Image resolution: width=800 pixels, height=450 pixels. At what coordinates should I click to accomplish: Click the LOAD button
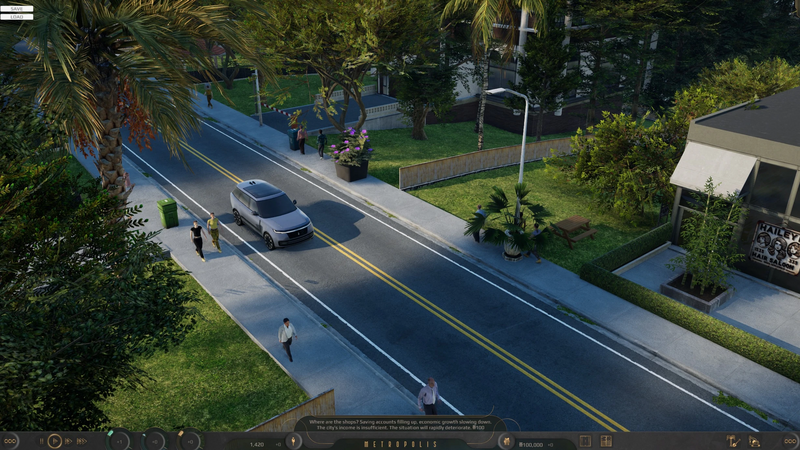[x=16, y=17]
